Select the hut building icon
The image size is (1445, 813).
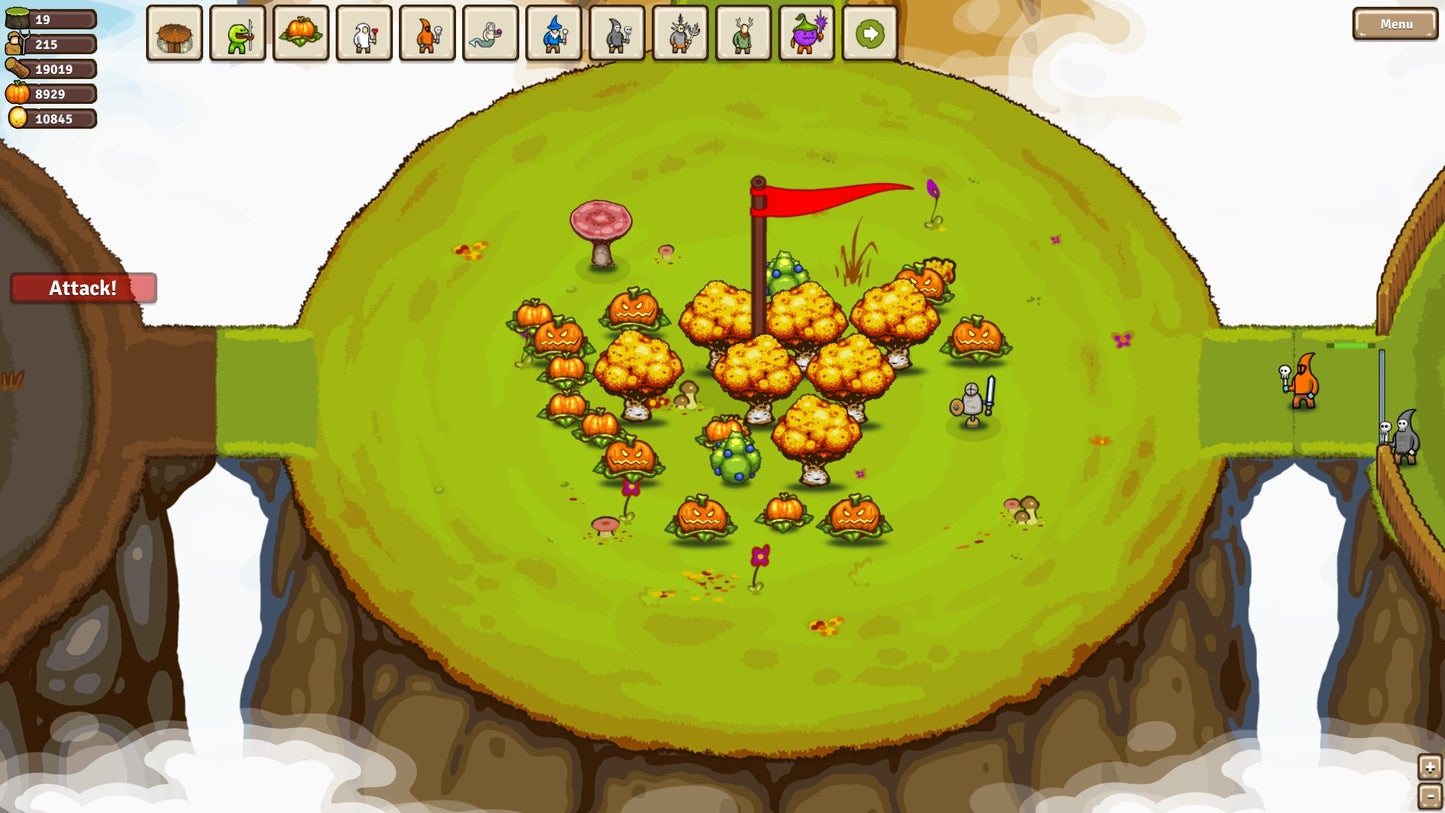tap(174, 33)
